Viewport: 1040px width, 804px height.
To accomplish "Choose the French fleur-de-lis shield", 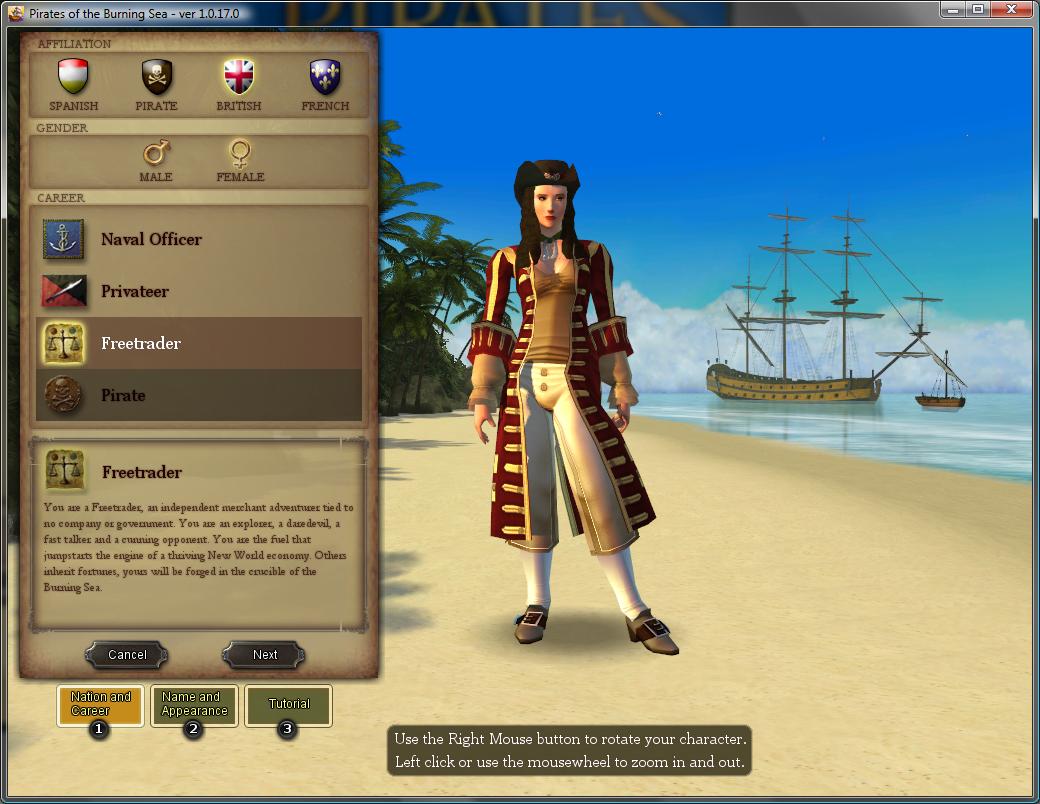I will pyautogui.click(x=325, y=77).
